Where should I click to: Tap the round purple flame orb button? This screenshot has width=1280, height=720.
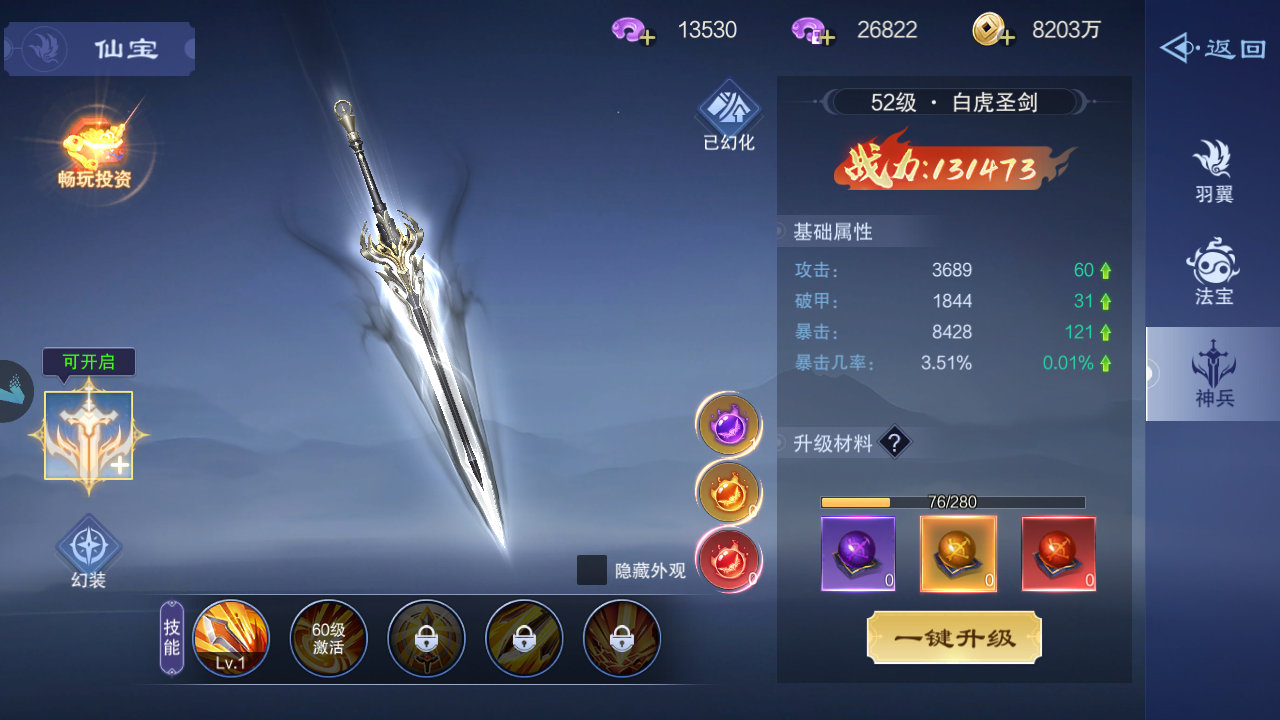pos(728,424)
